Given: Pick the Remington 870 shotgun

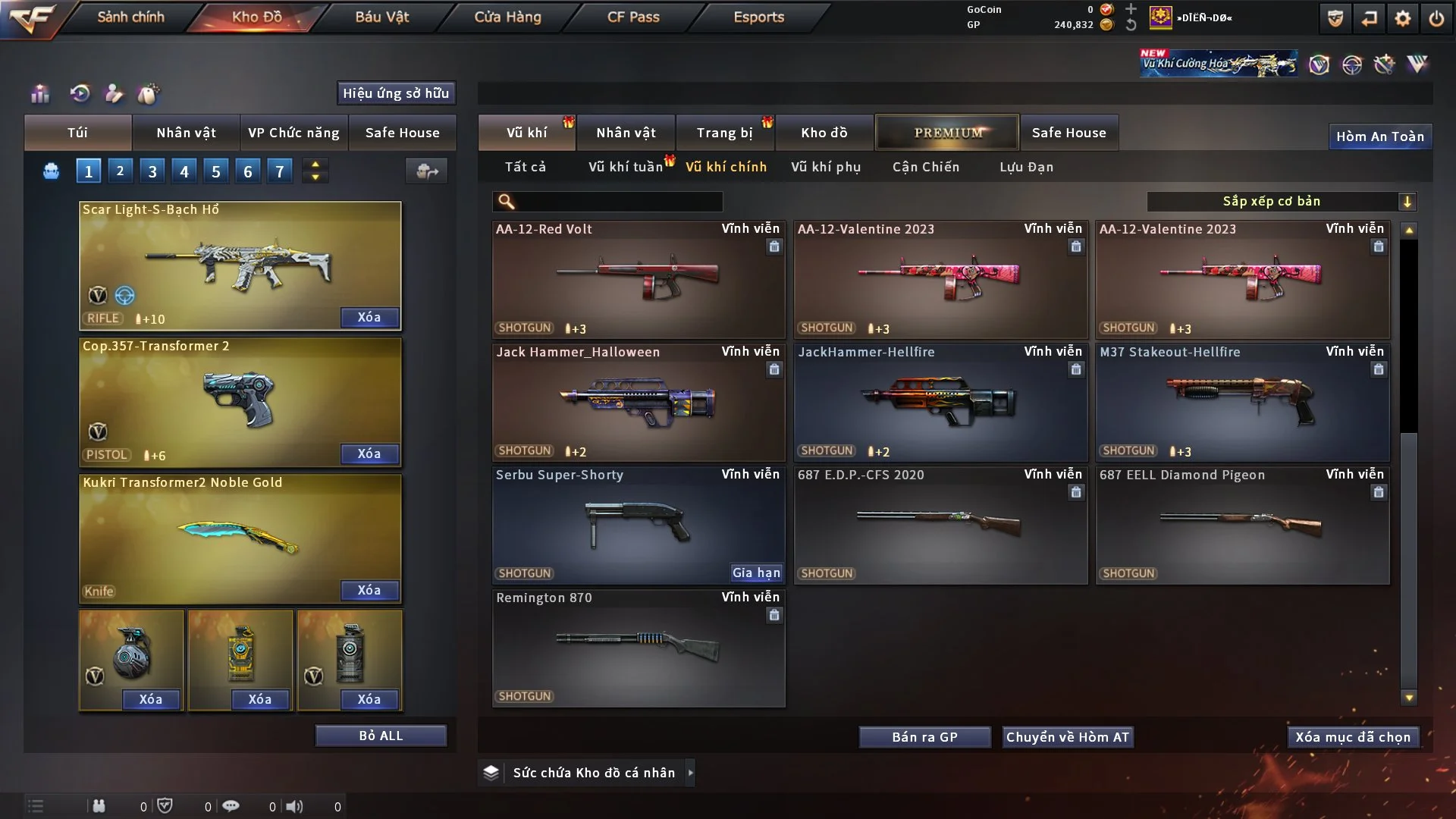Looking at the screenshot, I should pos(639,648).
